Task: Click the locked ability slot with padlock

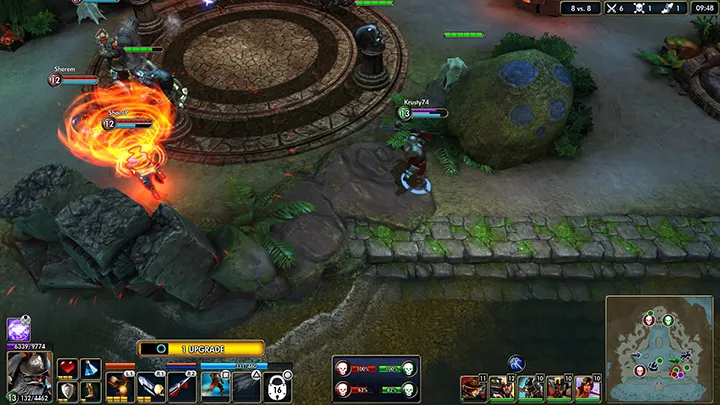Action: coord(278,386)
